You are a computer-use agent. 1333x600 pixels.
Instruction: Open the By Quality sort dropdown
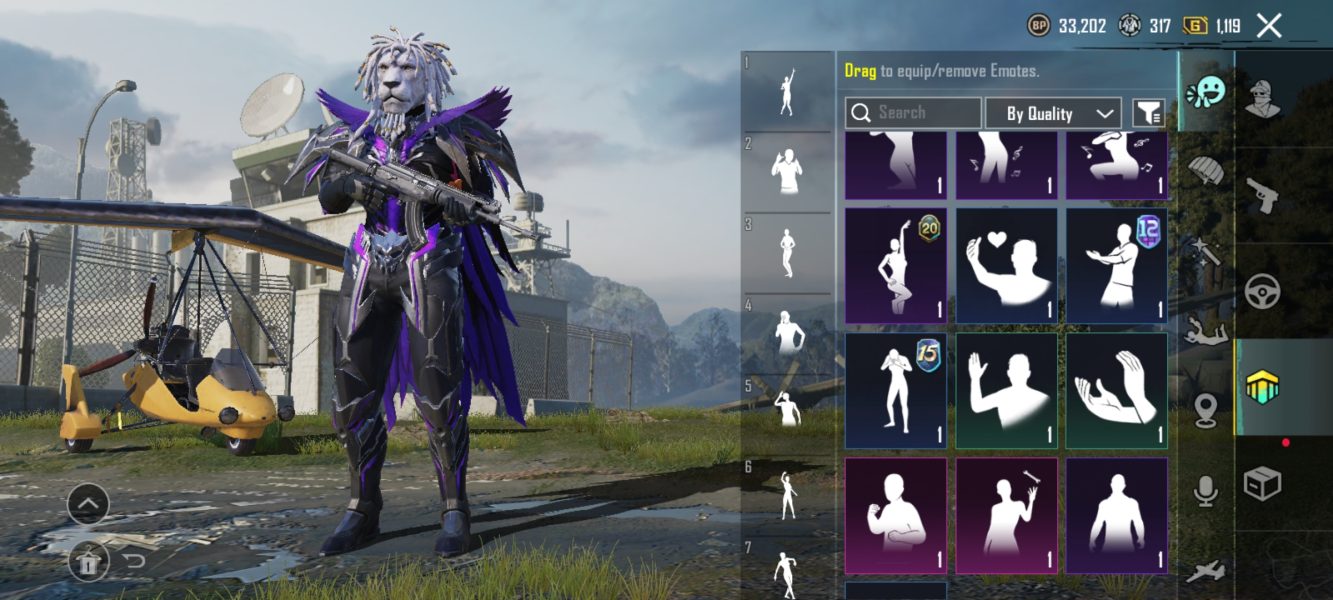click(x=1053, y=113)
